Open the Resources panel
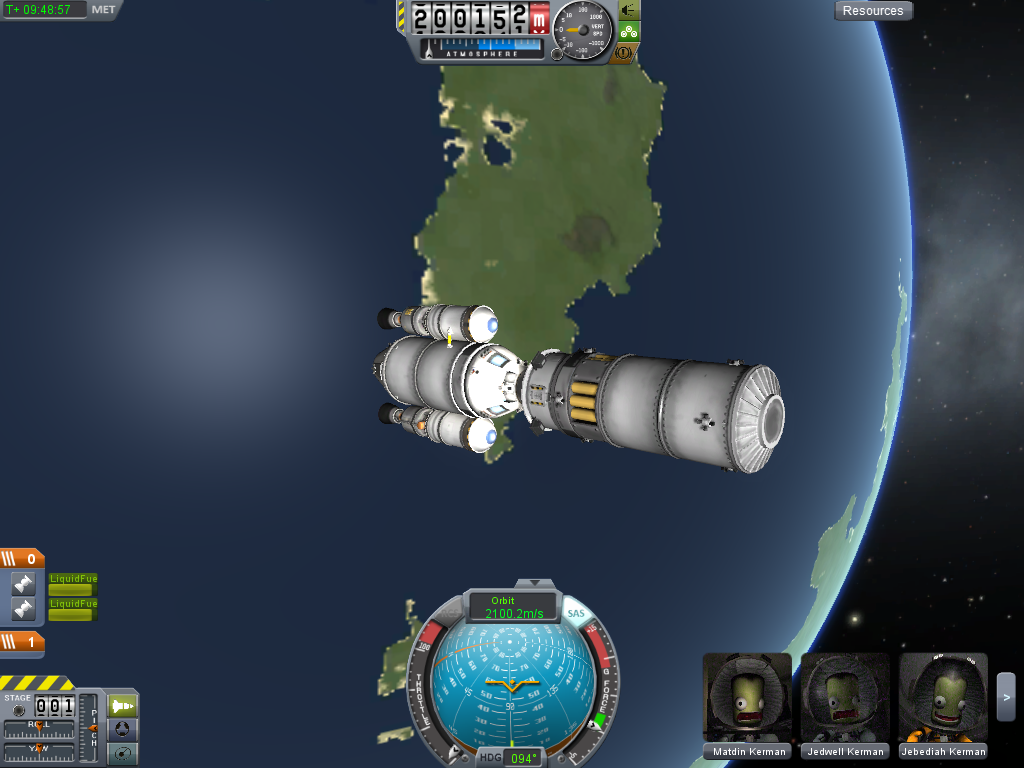Screen dimensions: 1024x768 [873, 11]
